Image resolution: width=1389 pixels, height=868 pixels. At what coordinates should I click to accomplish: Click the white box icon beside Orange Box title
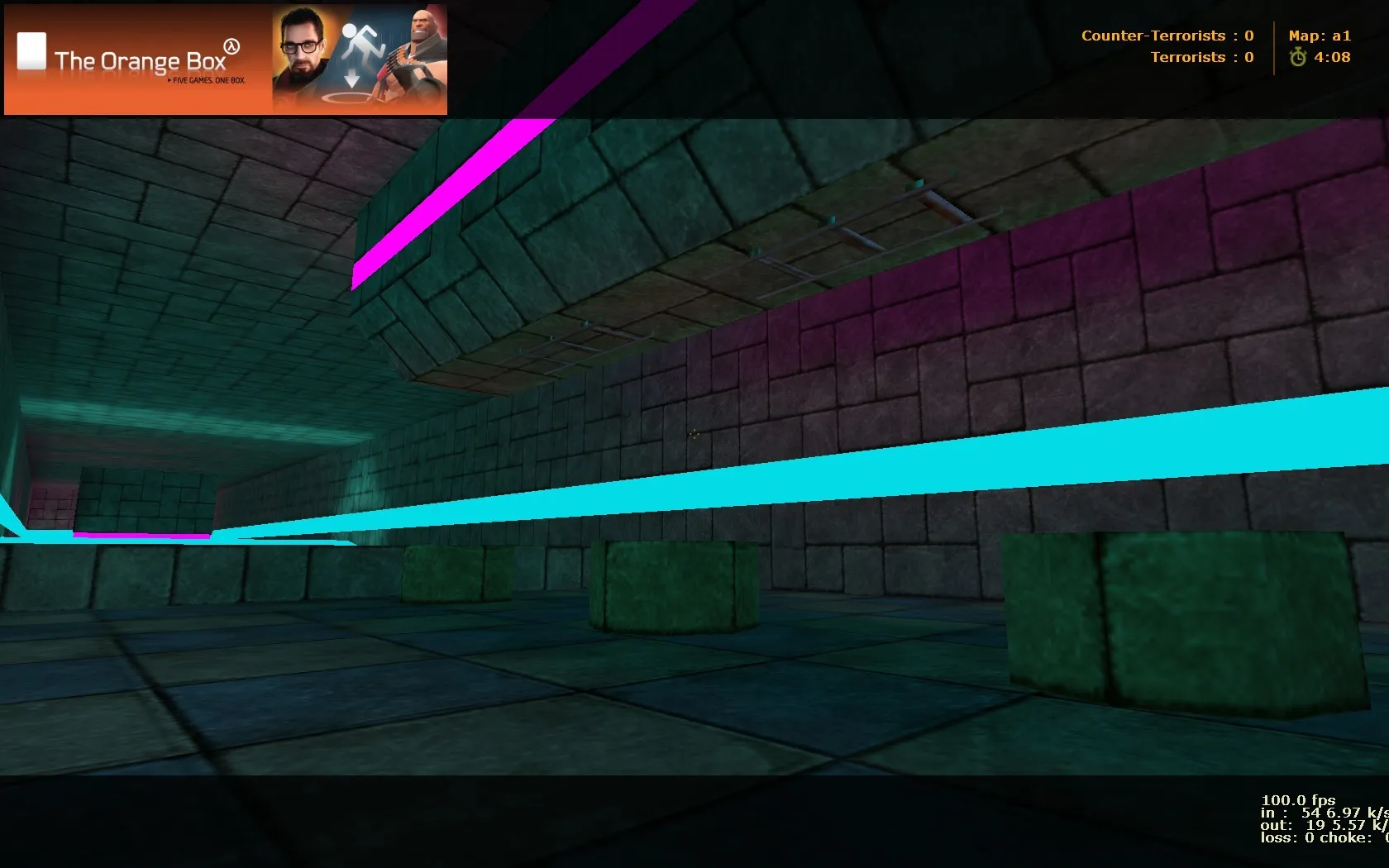[x=31, y=50]
